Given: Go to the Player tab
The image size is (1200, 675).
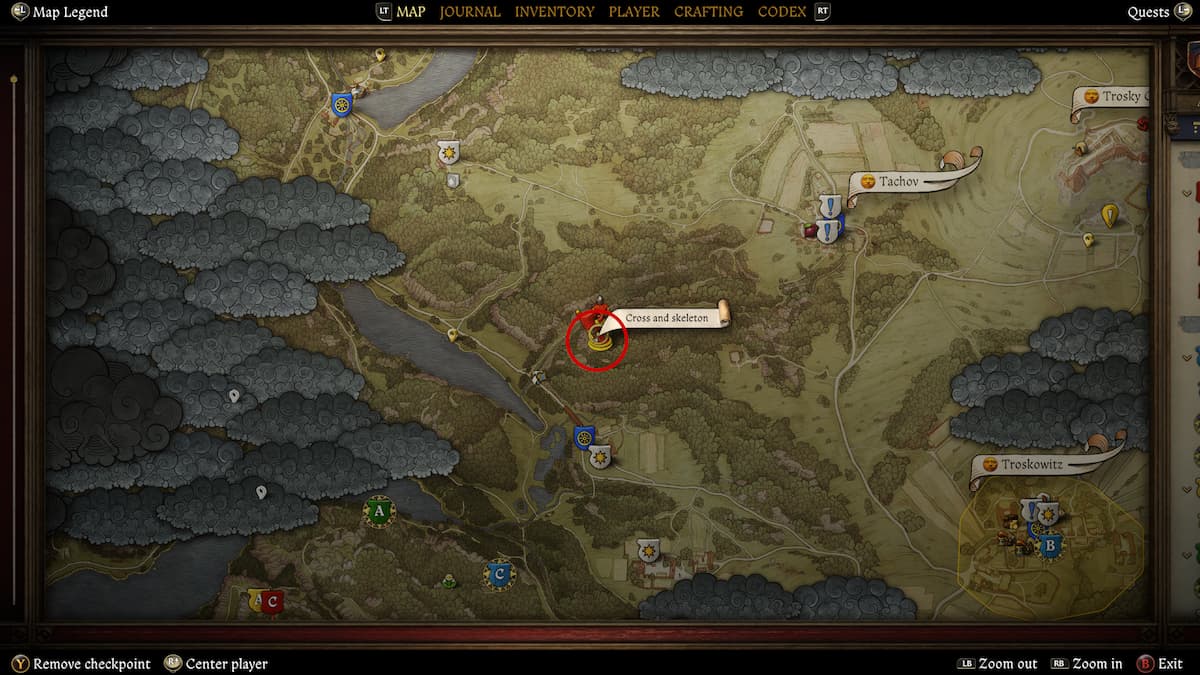Looking at the screenshot, I should [634, 12].
